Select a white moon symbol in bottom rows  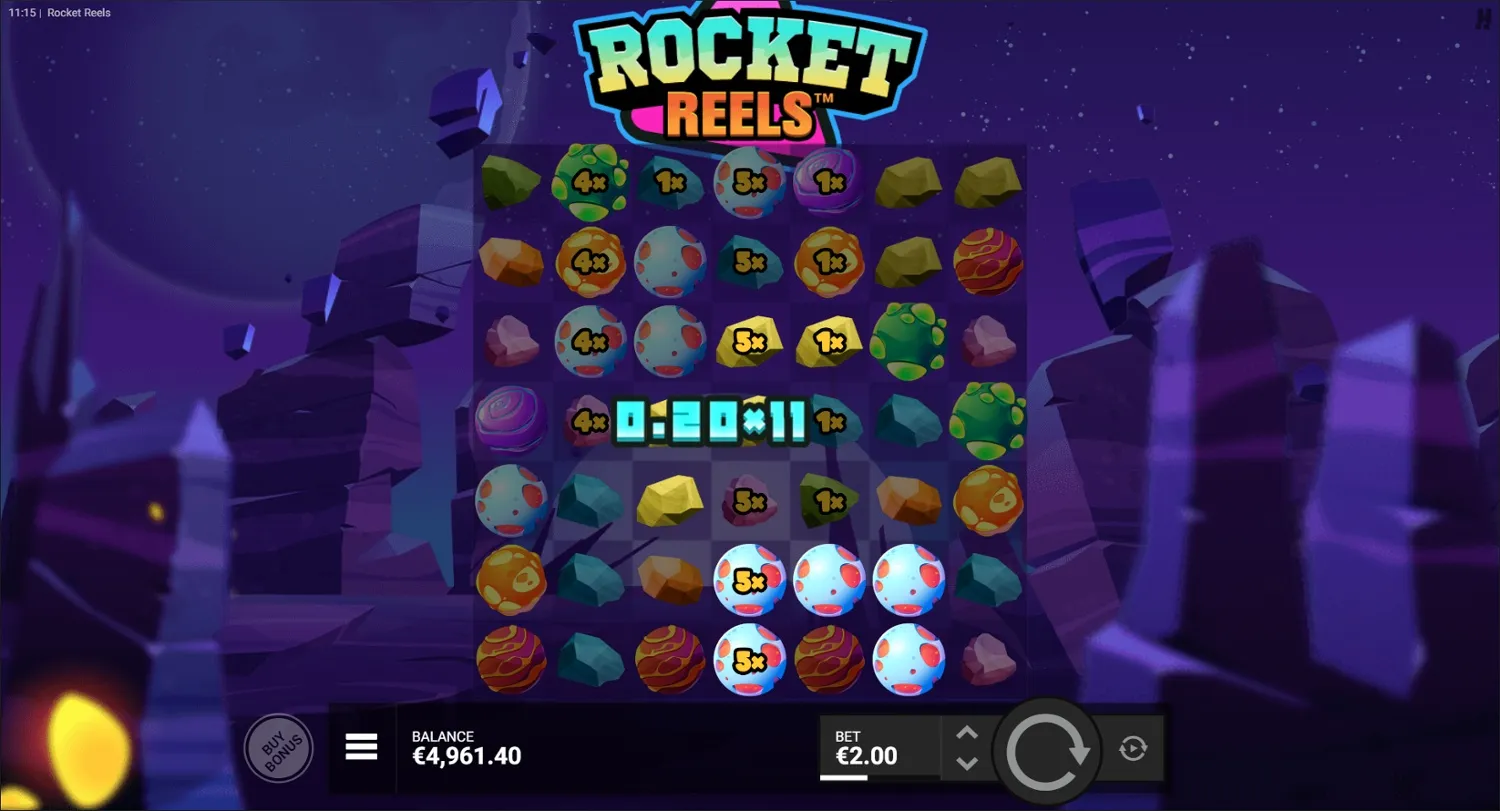point(908,580)
